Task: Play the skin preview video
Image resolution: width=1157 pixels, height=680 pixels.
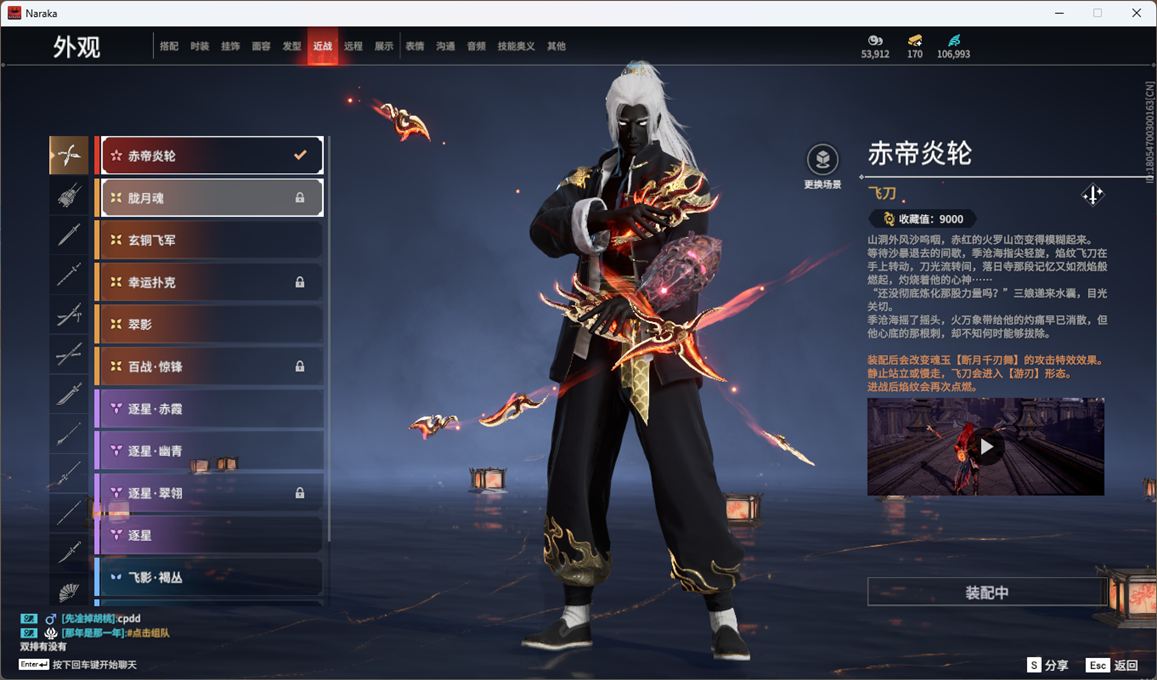Action: pyautogui.click(x=986, y=447)
